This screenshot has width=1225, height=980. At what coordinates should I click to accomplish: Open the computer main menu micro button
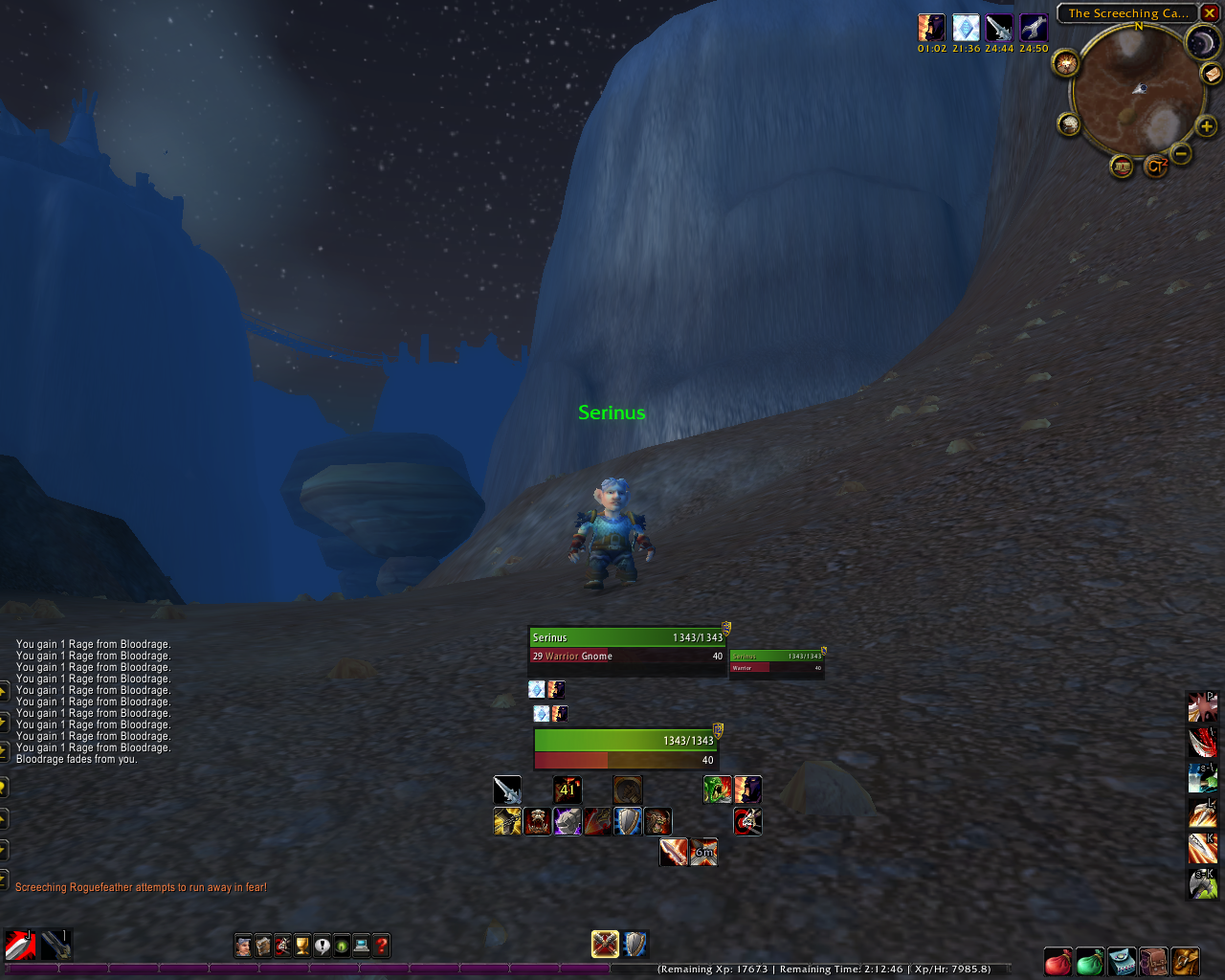click(x=362, y=947)
